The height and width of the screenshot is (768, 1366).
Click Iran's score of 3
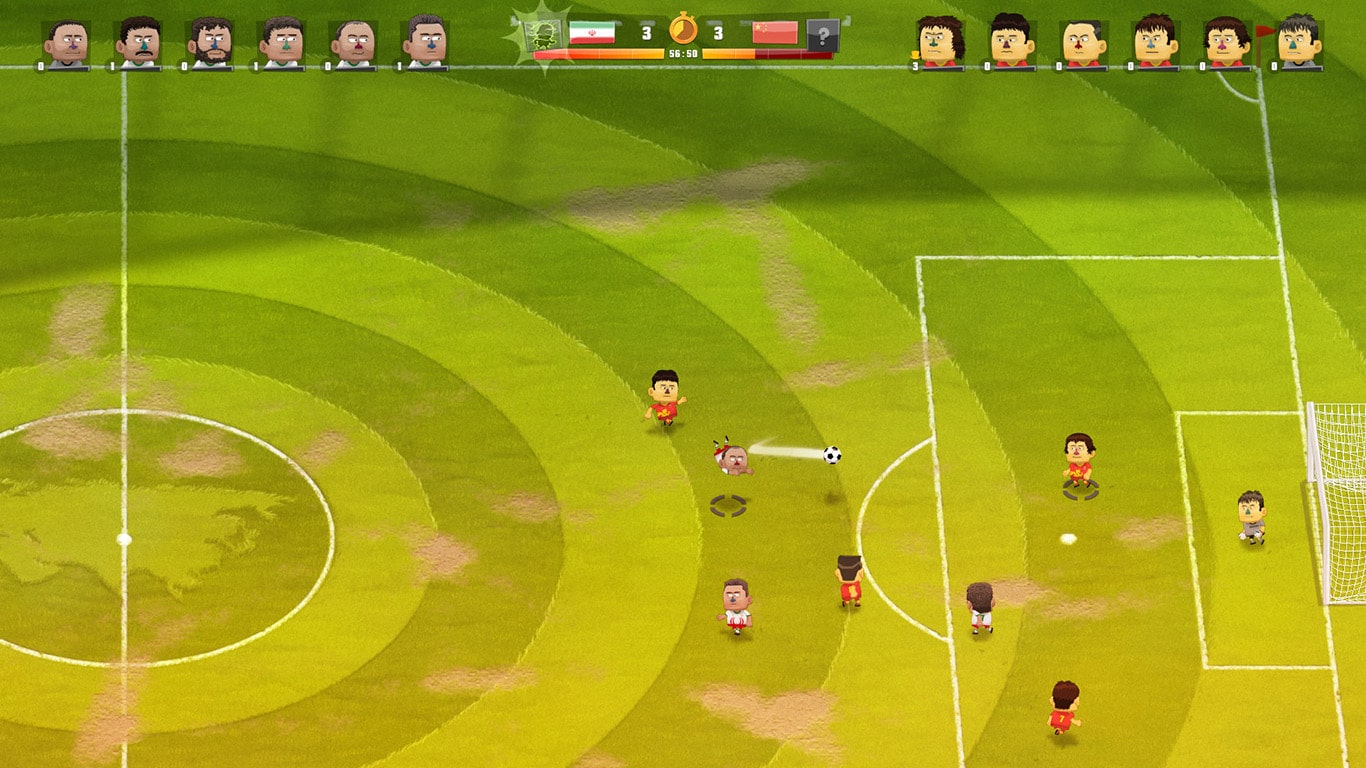[x=645, y=32]
